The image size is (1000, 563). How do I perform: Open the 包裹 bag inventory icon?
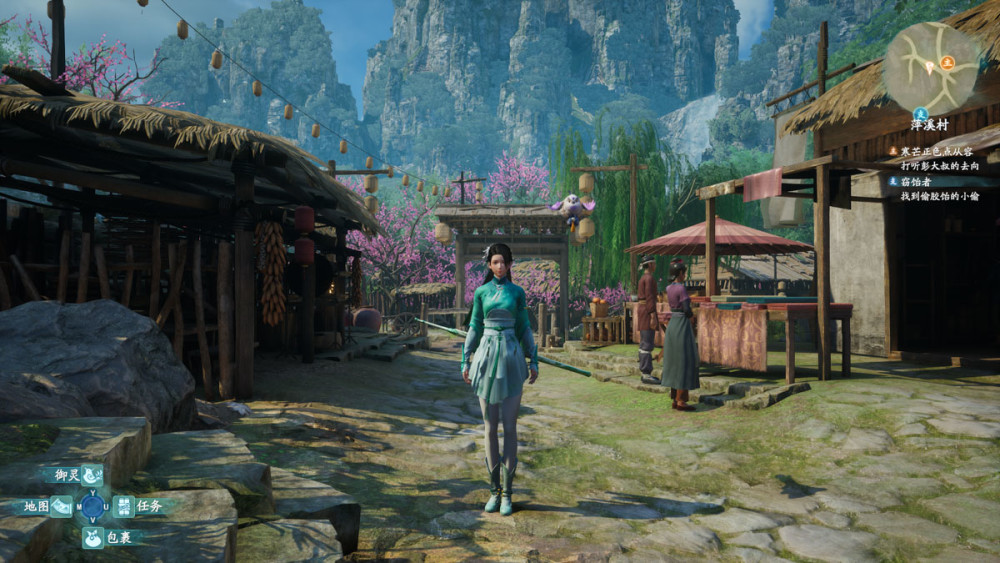pos(92,538)
